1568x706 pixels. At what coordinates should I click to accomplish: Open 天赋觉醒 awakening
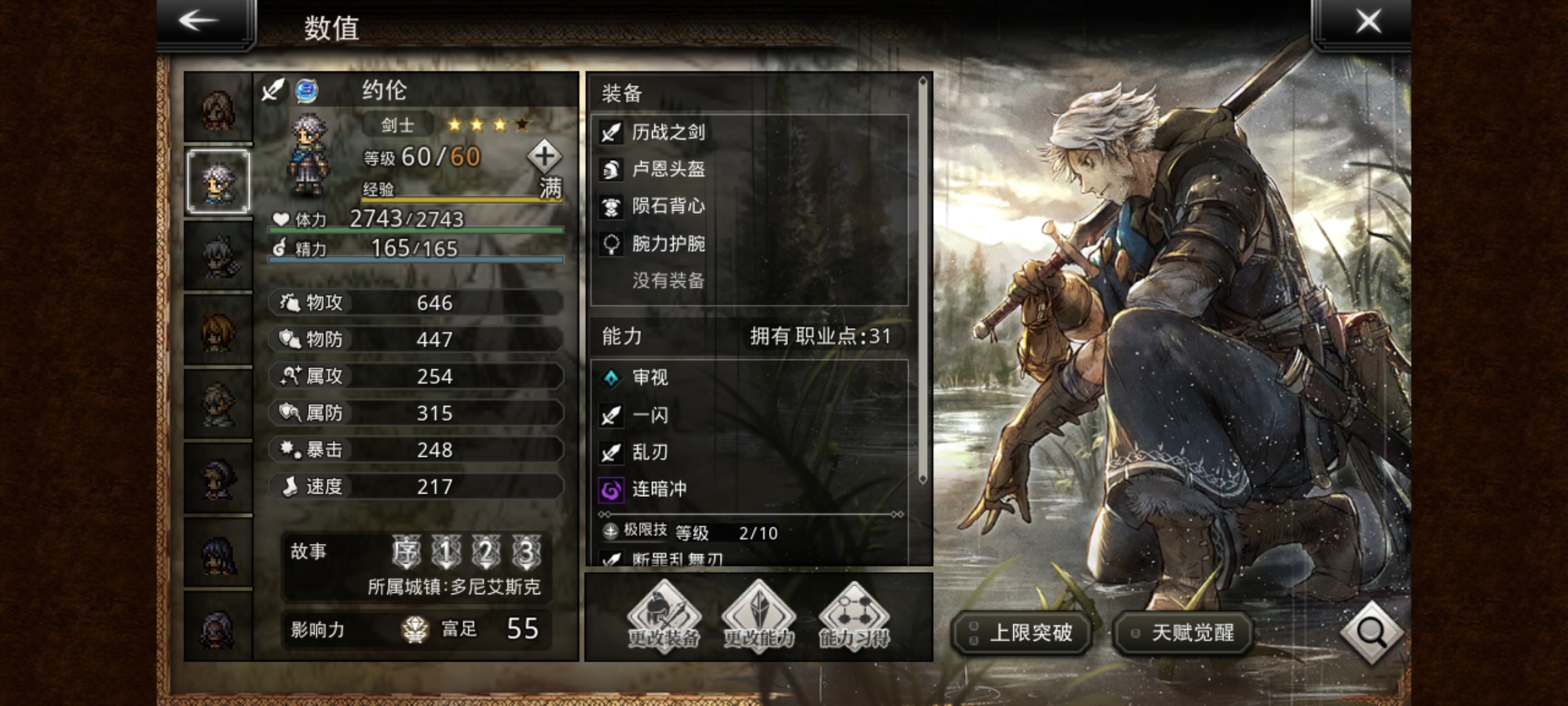(1183, 633)
